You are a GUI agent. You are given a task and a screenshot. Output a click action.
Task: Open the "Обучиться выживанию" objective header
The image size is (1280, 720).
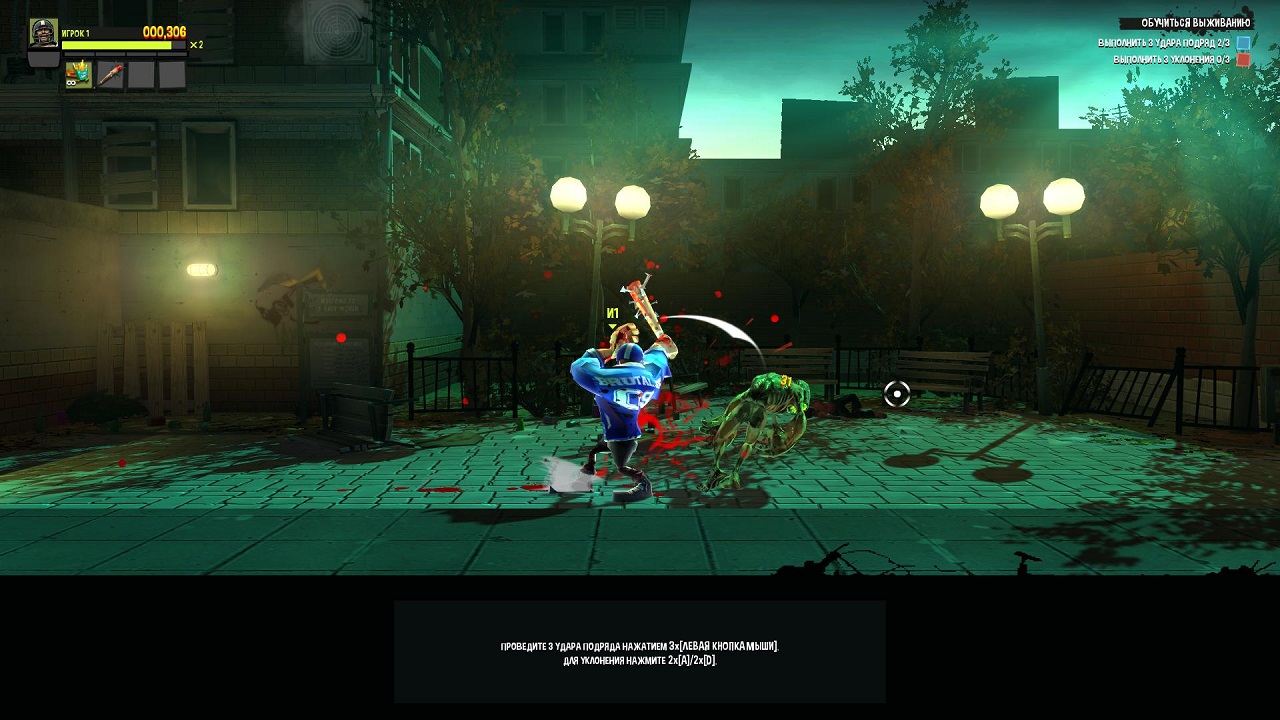(1195, 23)
